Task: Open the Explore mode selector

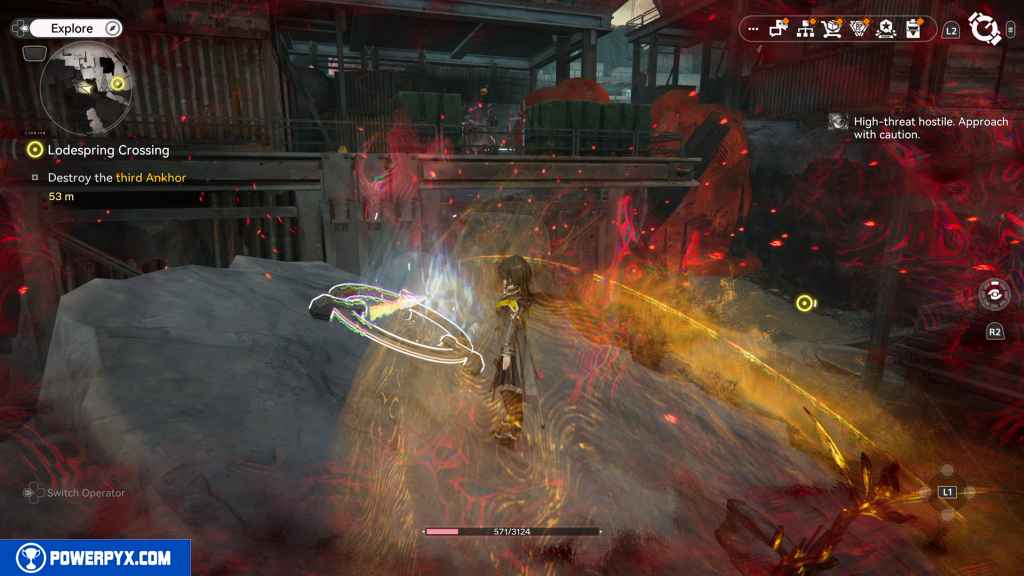Action: pos(73,29)
